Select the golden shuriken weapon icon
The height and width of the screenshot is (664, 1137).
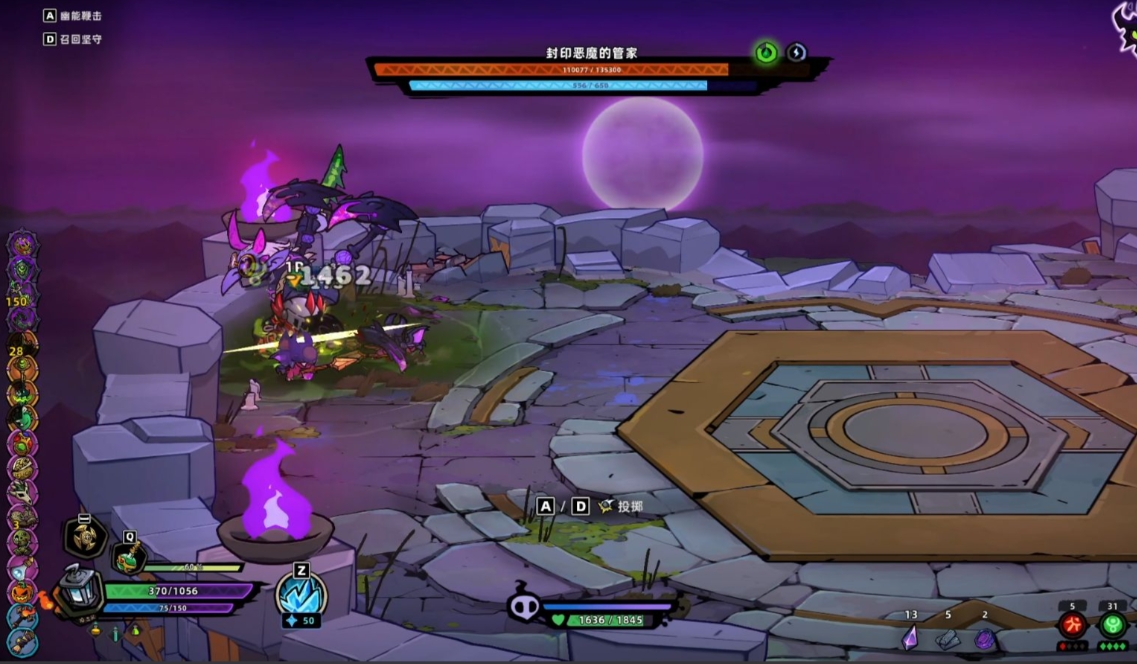point(86,537)
